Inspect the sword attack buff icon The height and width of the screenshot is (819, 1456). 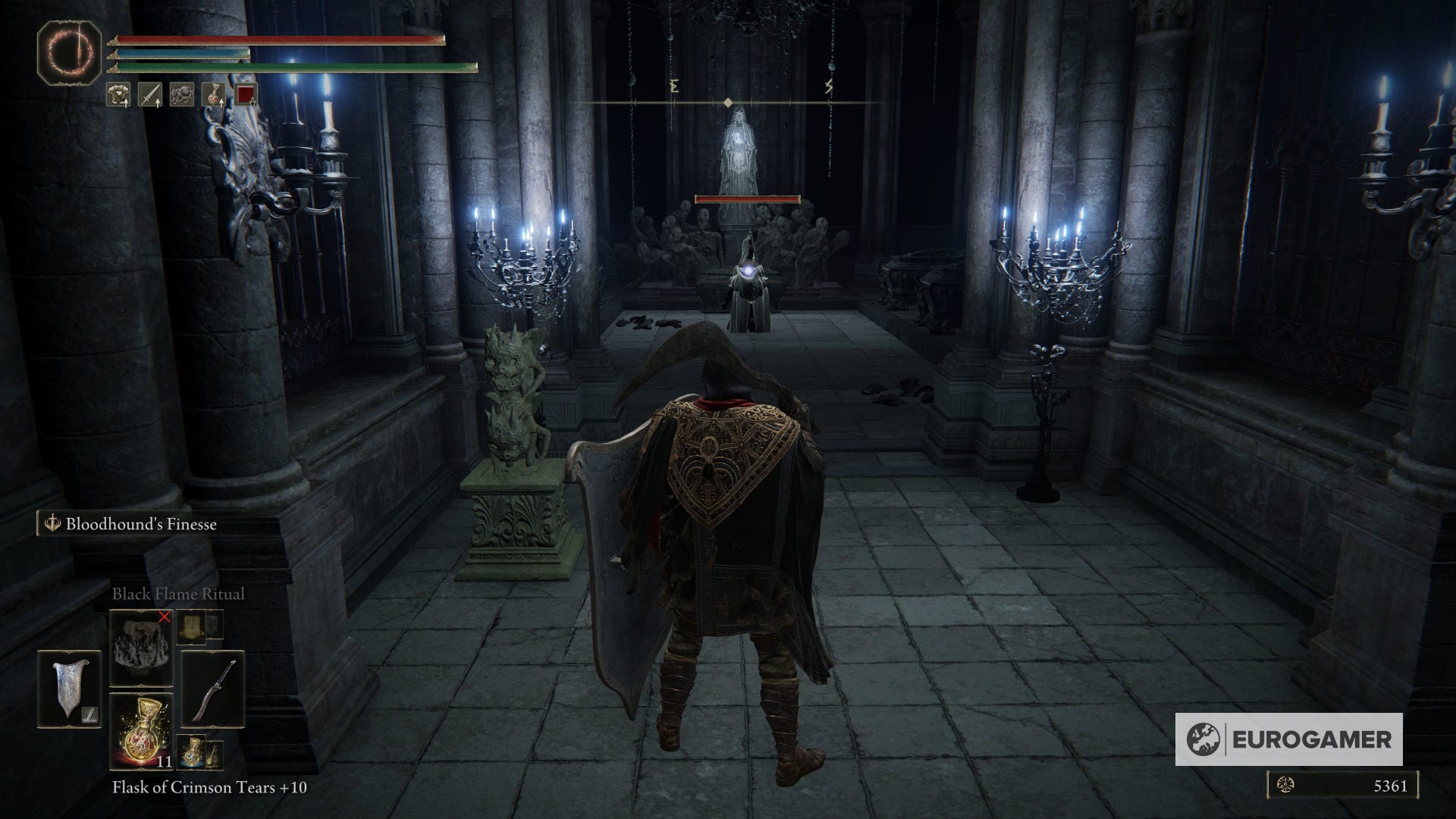[x=149, y=95]
